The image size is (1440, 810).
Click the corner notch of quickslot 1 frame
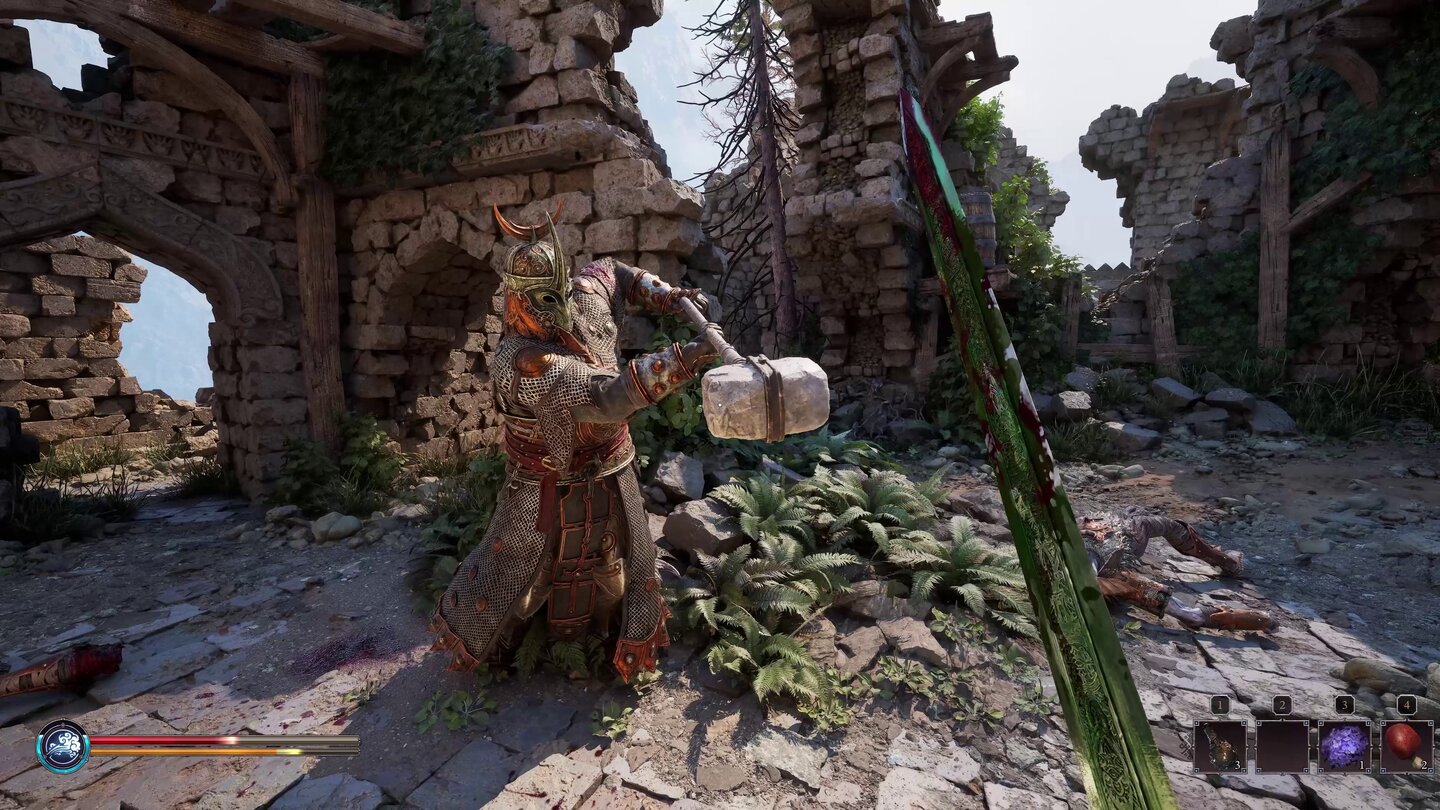tap(1197, 722)
